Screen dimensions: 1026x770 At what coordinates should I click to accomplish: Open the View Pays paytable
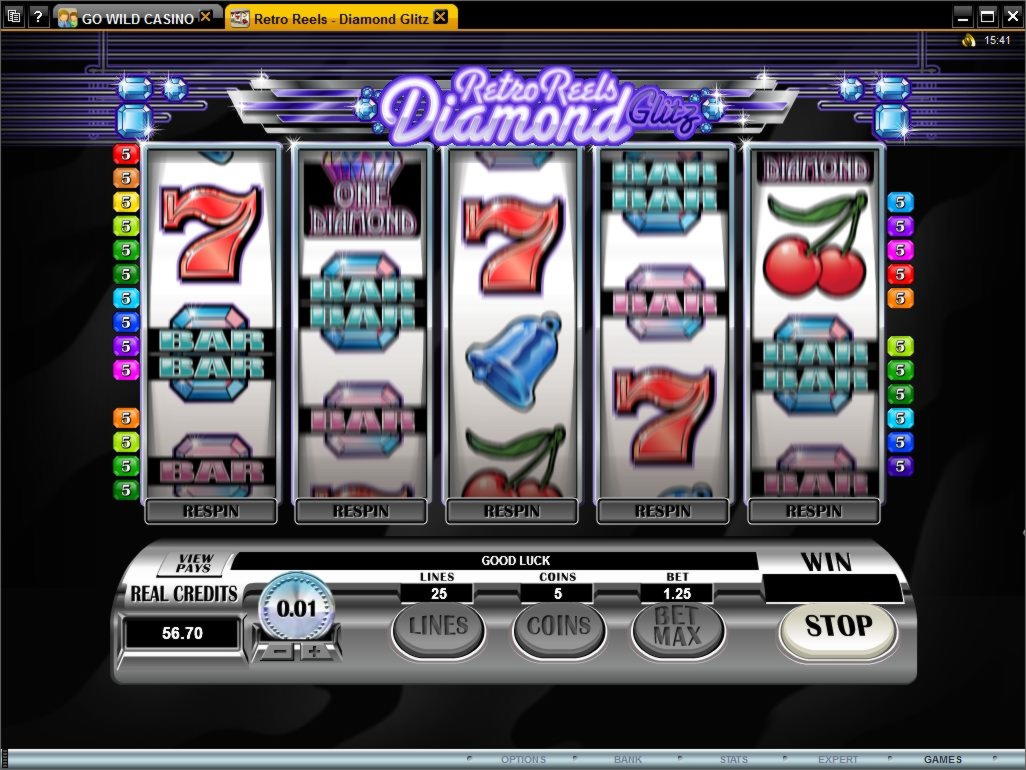[x=194, y=563]
